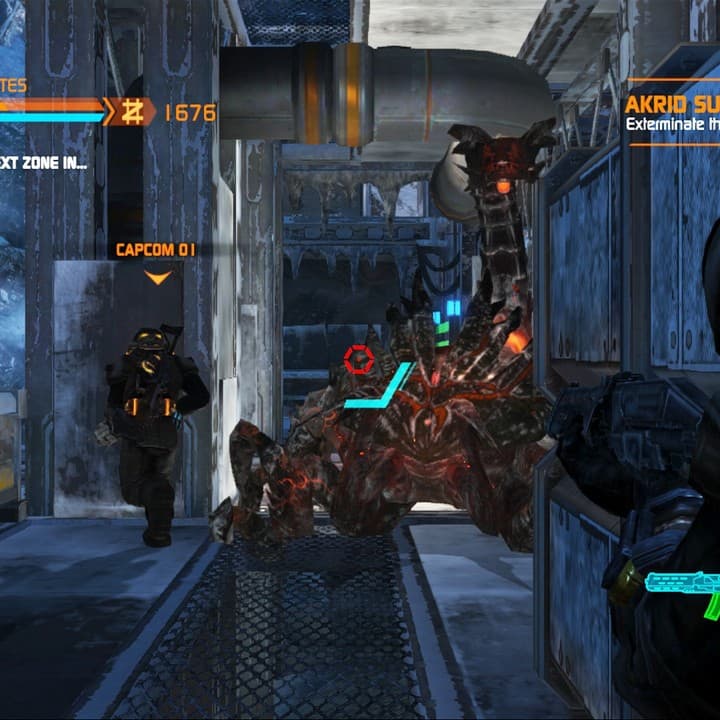
Task: Click the orange thermal energy currency icon
Action: (130, 111)
